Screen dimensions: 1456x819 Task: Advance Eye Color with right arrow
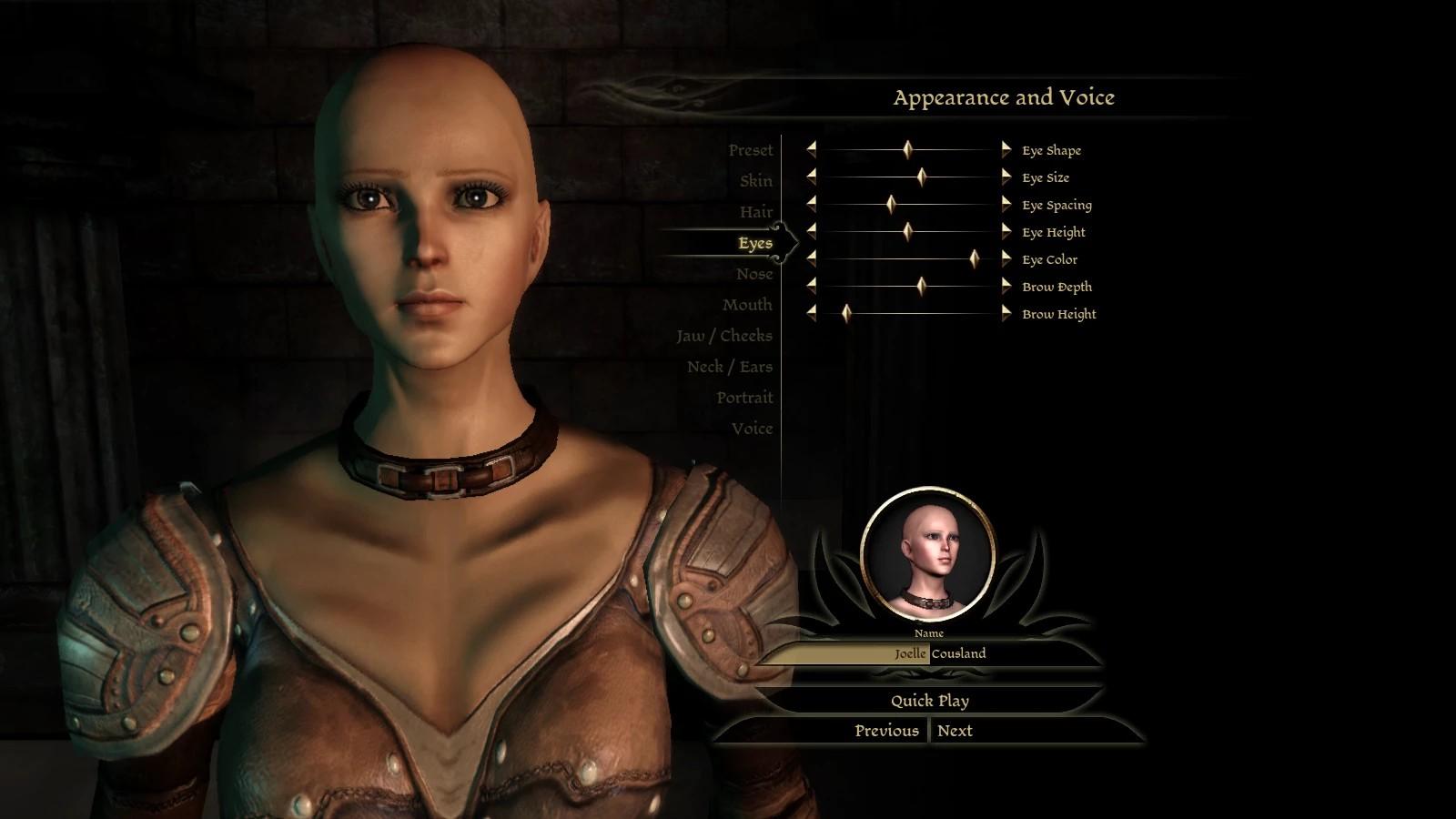(1006, 258)
